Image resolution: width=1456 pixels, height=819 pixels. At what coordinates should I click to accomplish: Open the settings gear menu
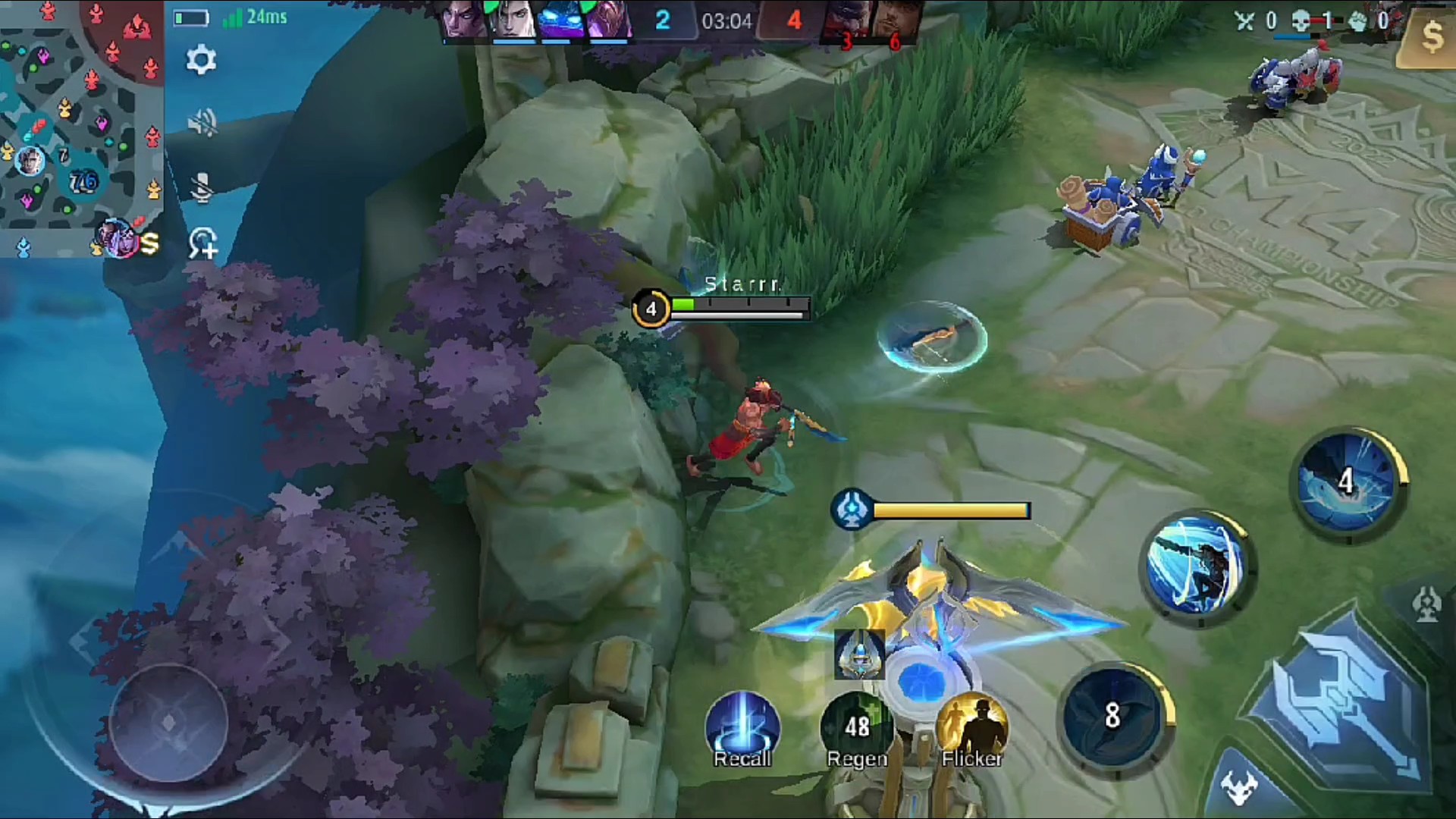pyautogui.click(x=201, y=60)
